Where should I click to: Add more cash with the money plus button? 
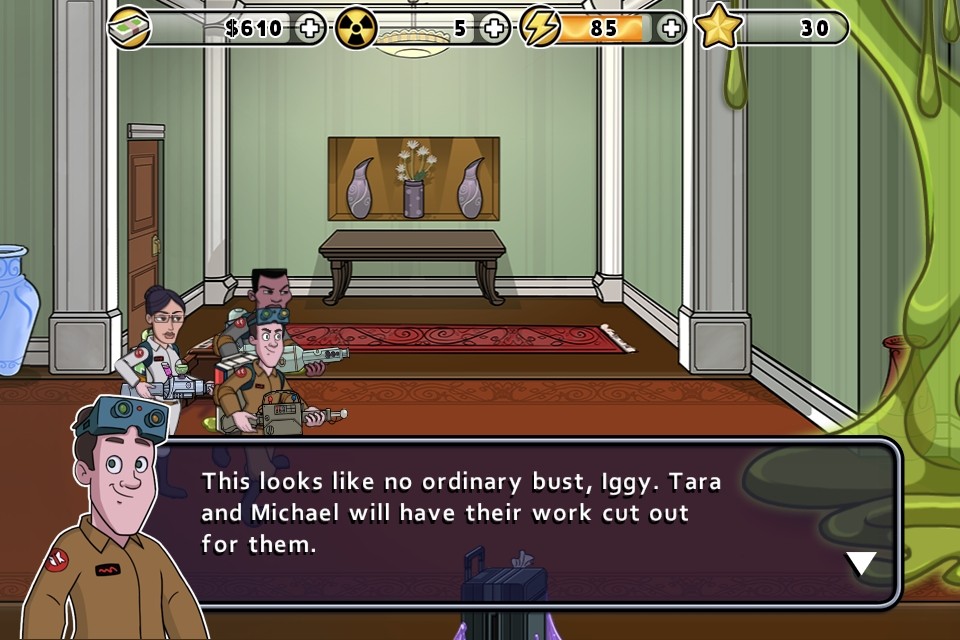tap(311, 28)
